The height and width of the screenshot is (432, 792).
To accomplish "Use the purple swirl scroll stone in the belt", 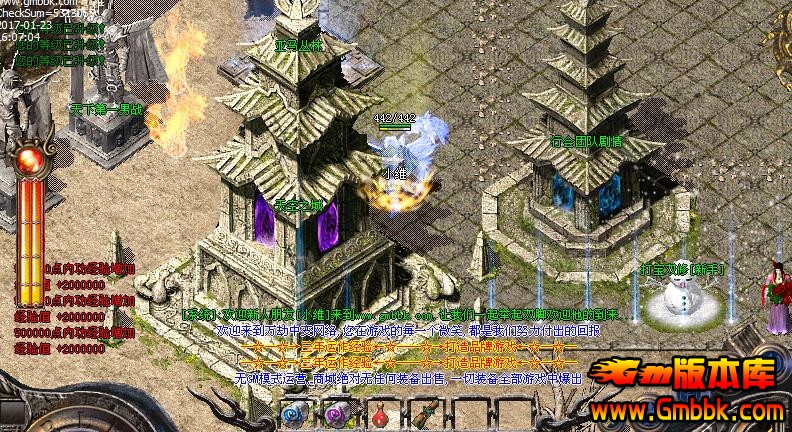I will coord(336,414).
